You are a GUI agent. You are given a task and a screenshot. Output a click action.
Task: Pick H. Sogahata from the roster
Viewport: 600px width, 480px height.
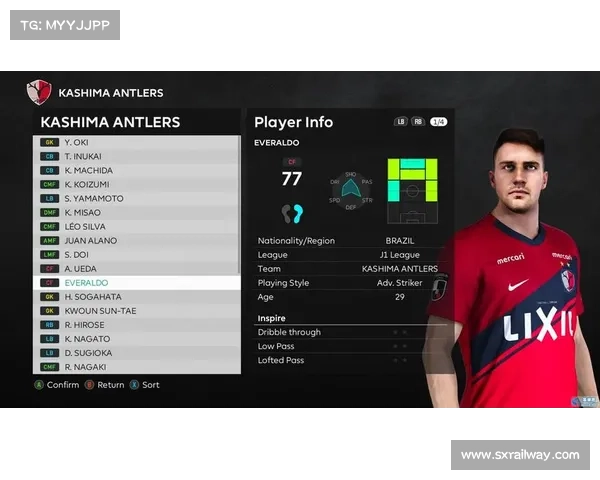click(137, 297)
